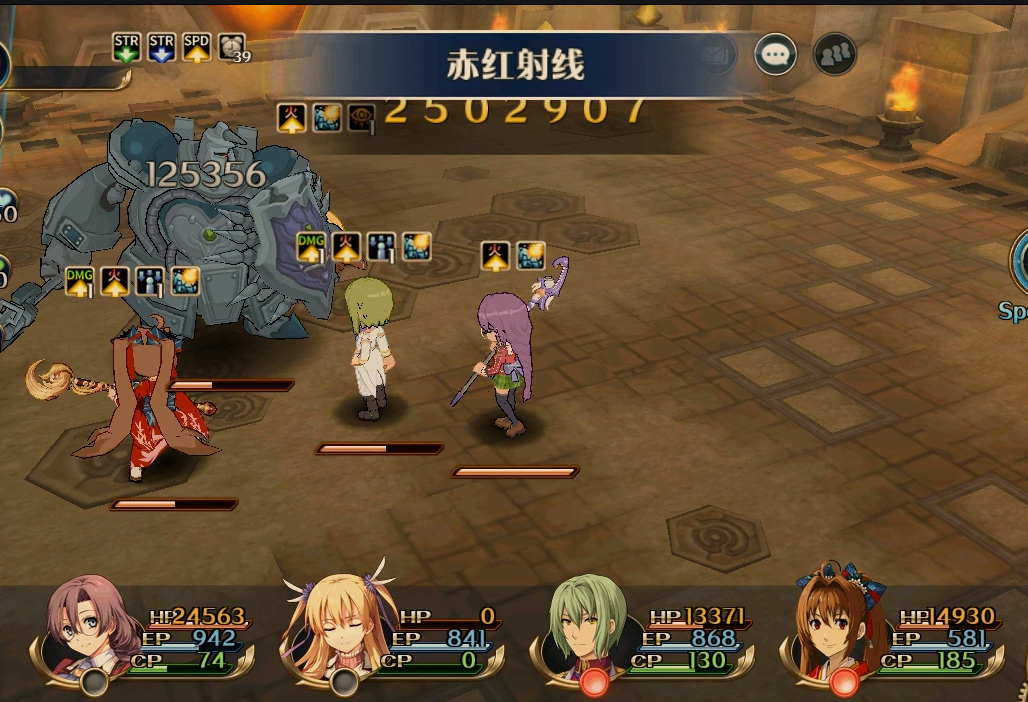The height and width of the screenshot is (702, 1028).
Task: Inspect the blue STR debuff icon
Action: pos(162,47)
